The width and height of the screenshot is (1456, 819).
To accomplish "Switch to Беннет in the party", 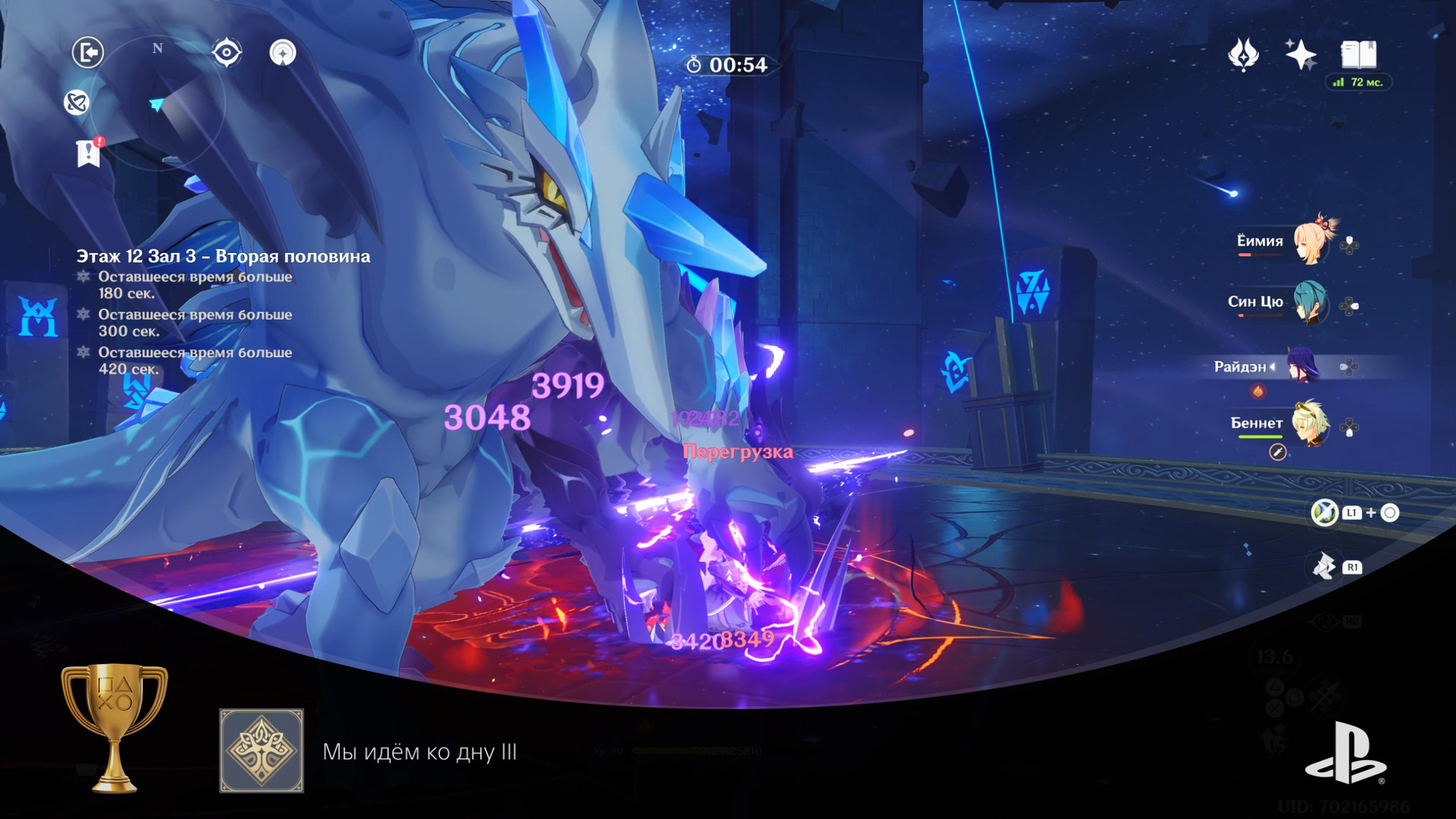I will (1309, 424).
